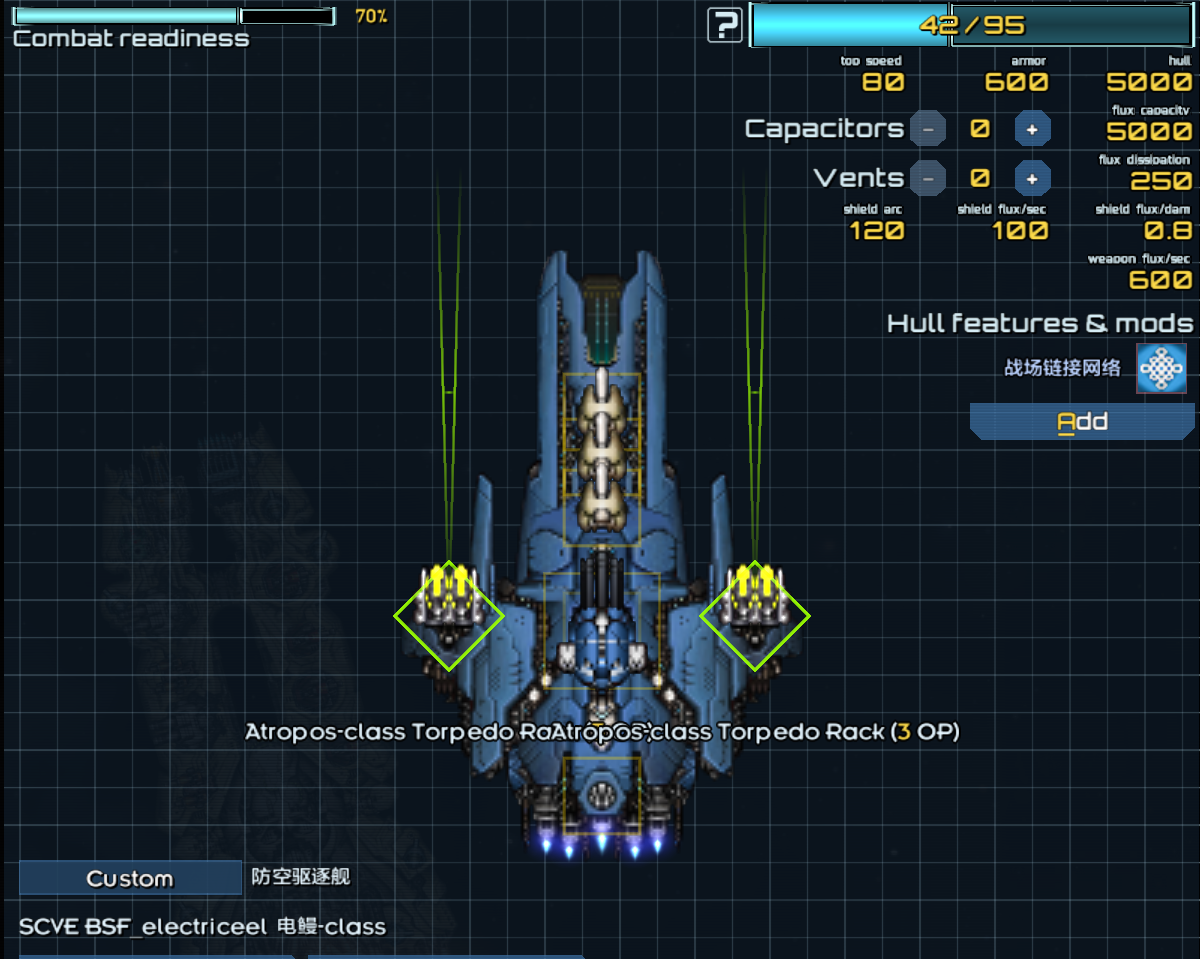Select the blue knot hull mod icon
1200x959 pixels.
click(1161, 368)
